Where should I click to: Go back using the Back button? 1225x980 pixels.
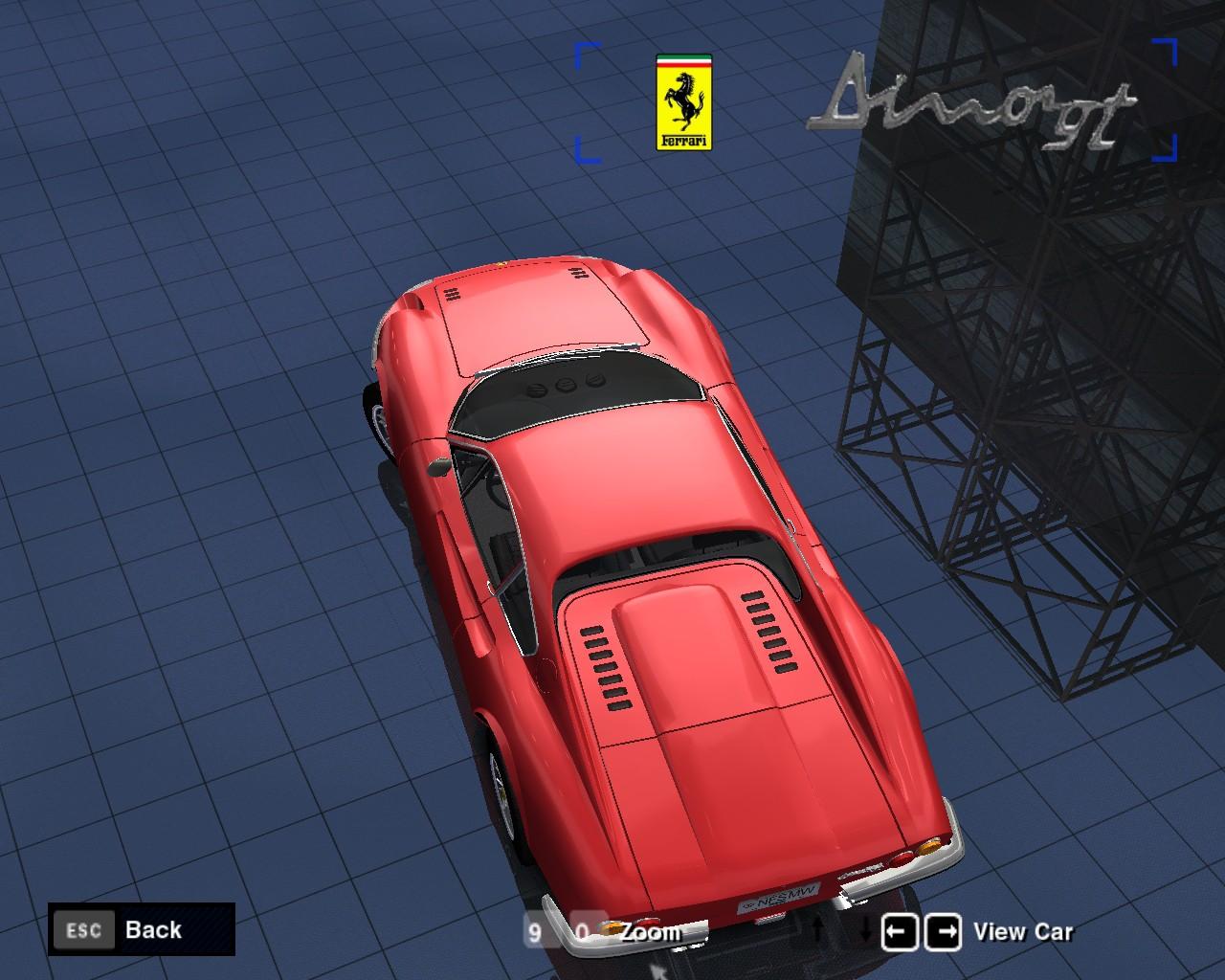142,929
